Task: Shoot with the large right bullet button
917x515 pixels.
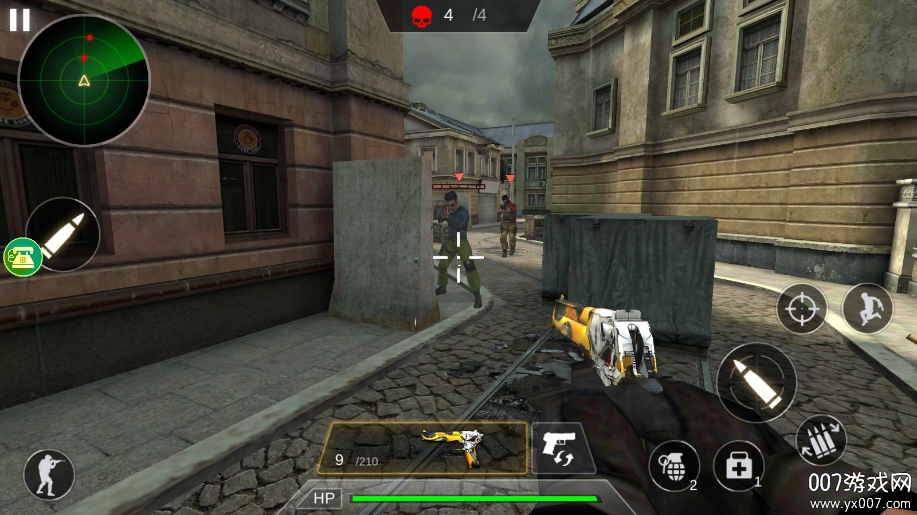Action: (x=756, y=382)
